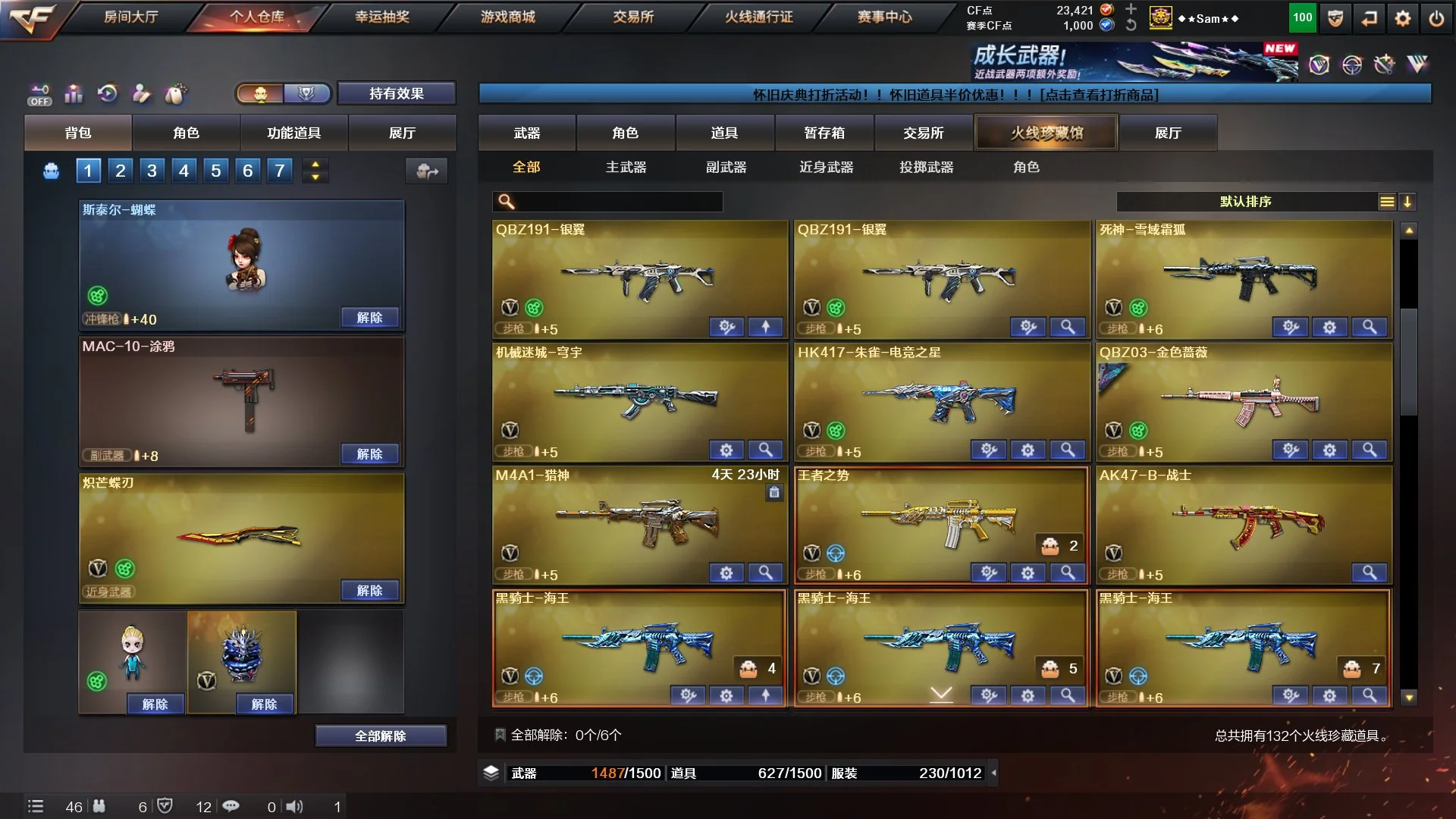Click the 怀旧庆典打折活动 discount banner

[x=955, y=95]
